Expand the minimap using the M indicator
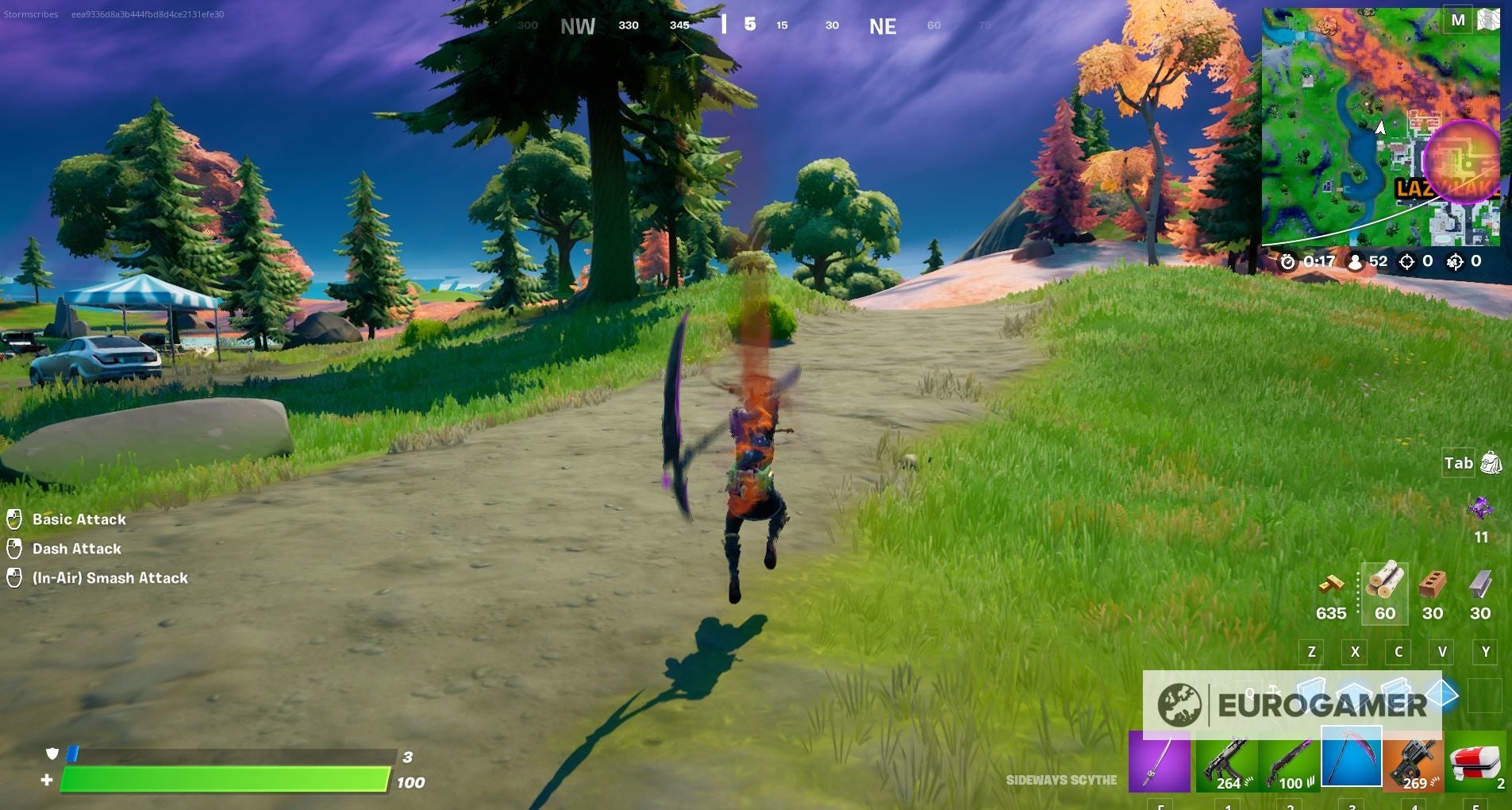Image resolution: width=1512 pixels, height=810 pixels. [1459, 20]
